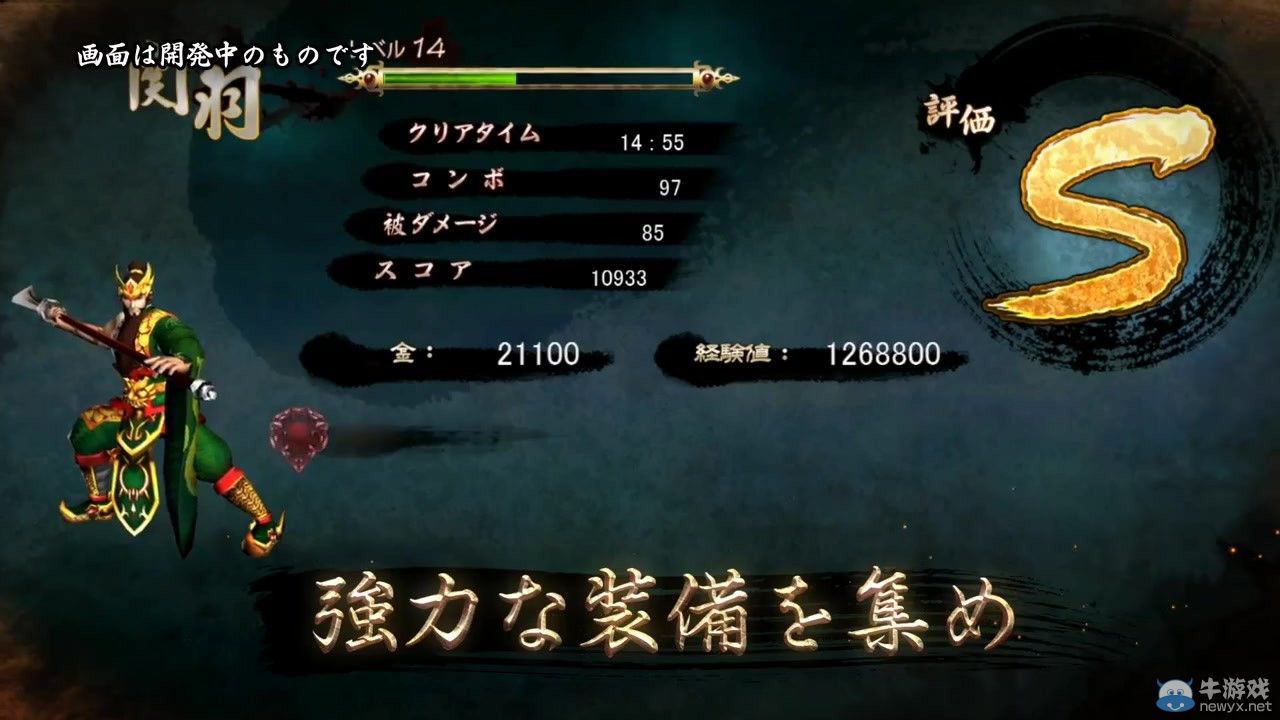
Task: Click the 画面は開発中のものです notice text
Action: 225,52
